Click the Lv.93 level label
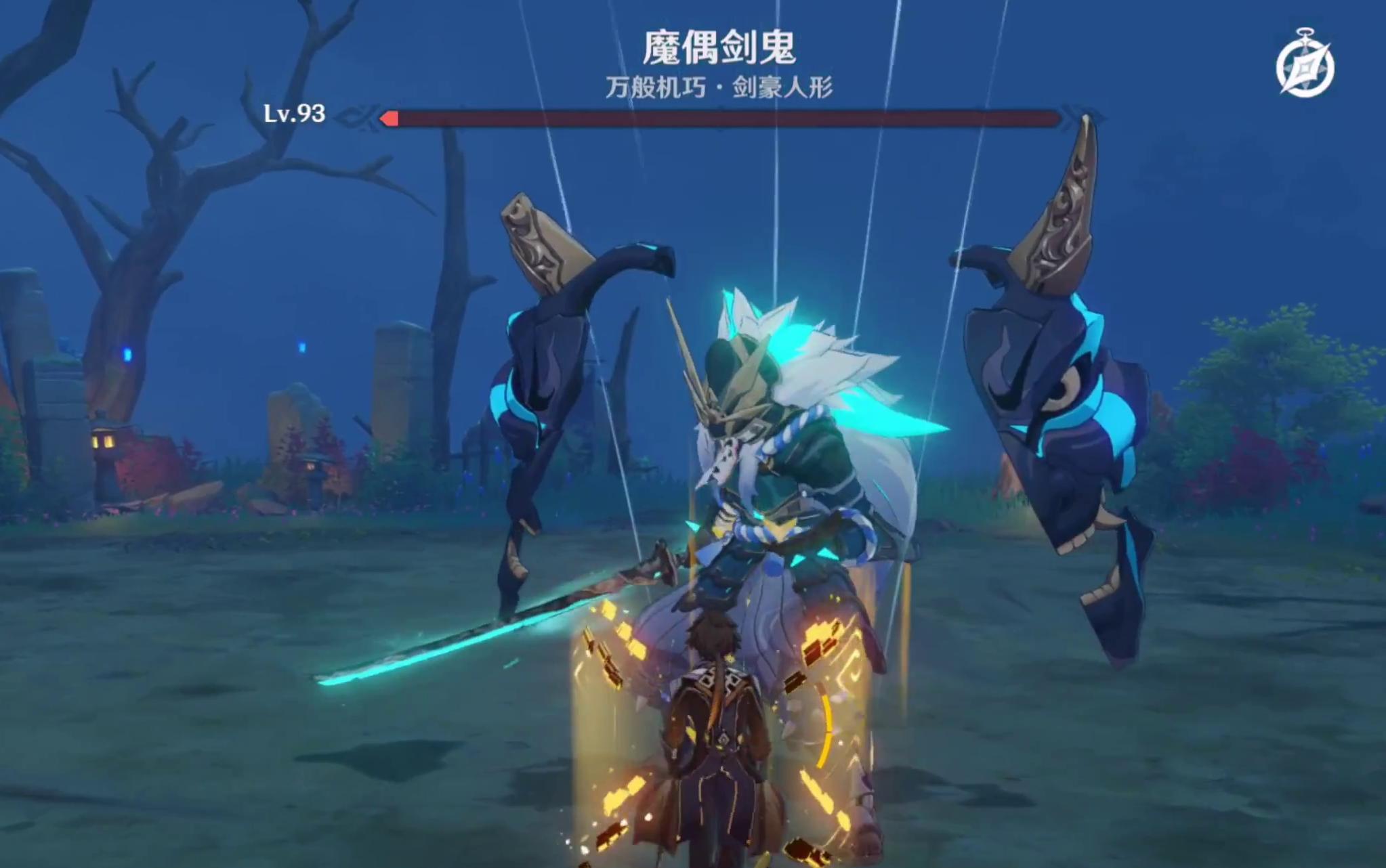Viewport: 1386px width, 868px height. tap(294, 115)
